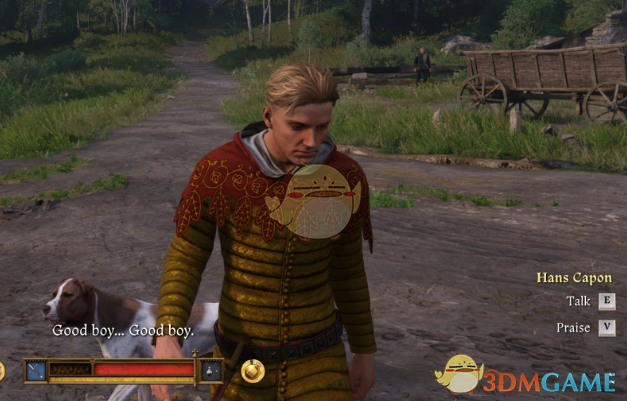The width and height of the screenshot is (627, 401).
Task: Choose the Talk interaction option
Action: (x=606, y=300)
